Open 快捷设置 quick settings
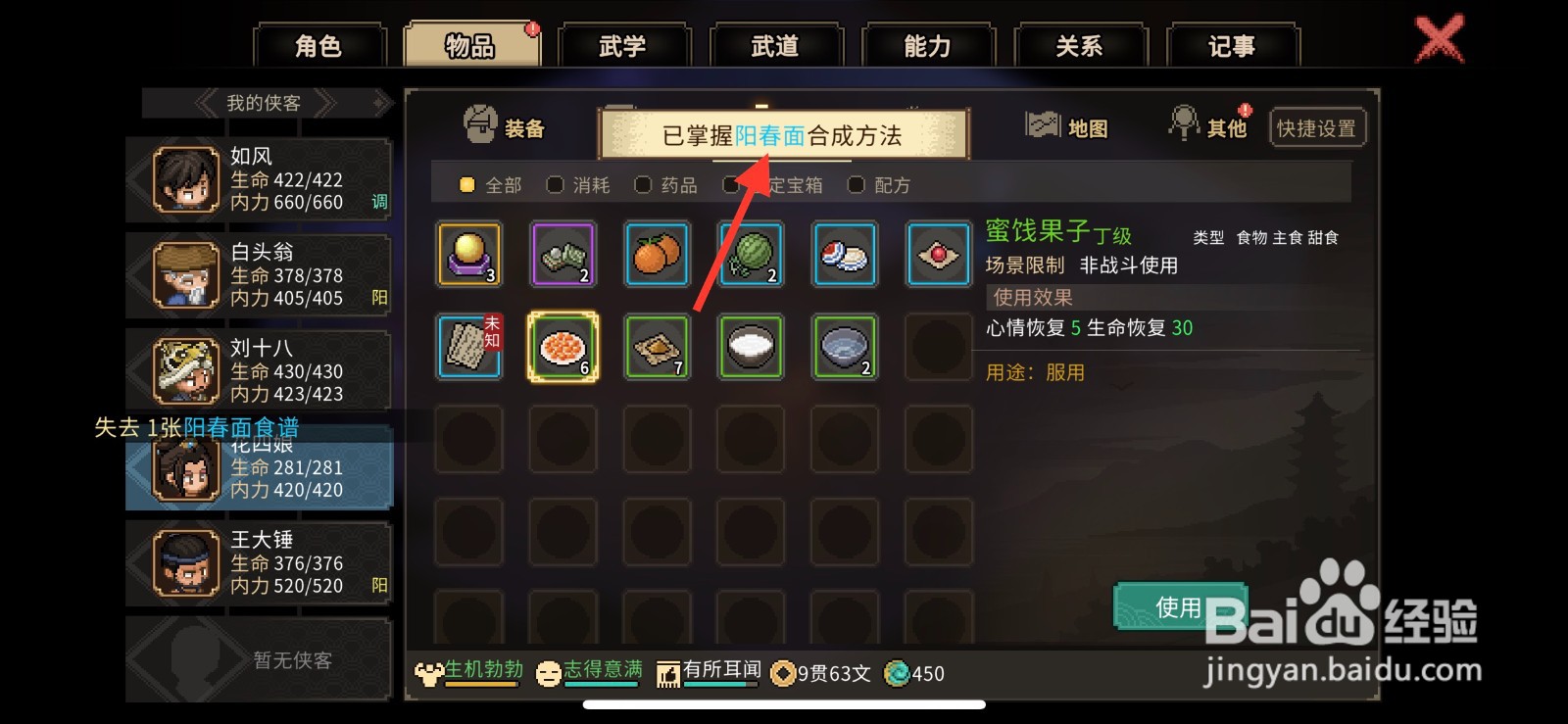Image resolution: width=1568 pixels, height=724 pixels. (x=1317, y=126)
